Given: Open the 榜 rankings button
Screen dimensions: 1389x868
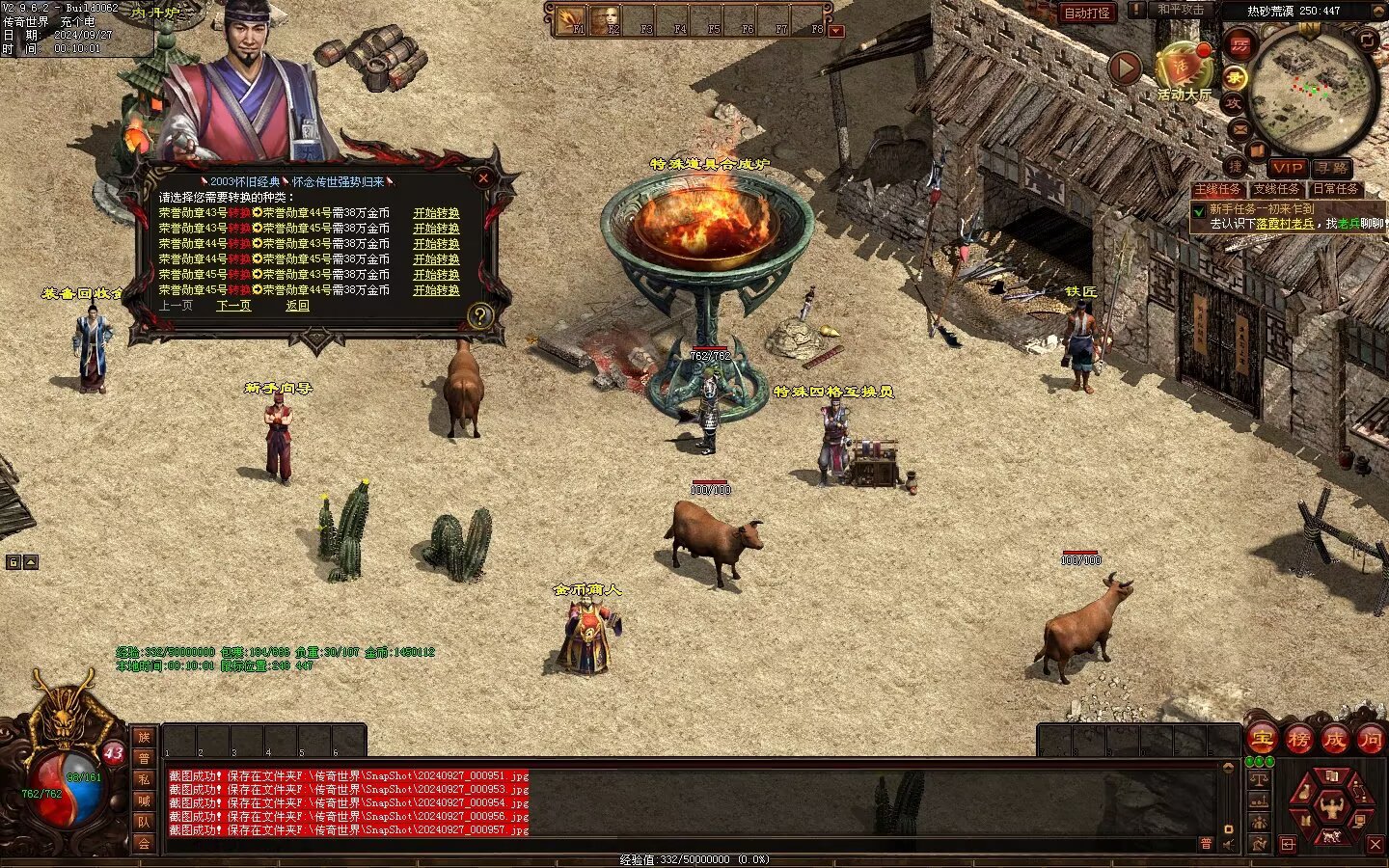Looking at the screenshot, I should [1298, 740].
